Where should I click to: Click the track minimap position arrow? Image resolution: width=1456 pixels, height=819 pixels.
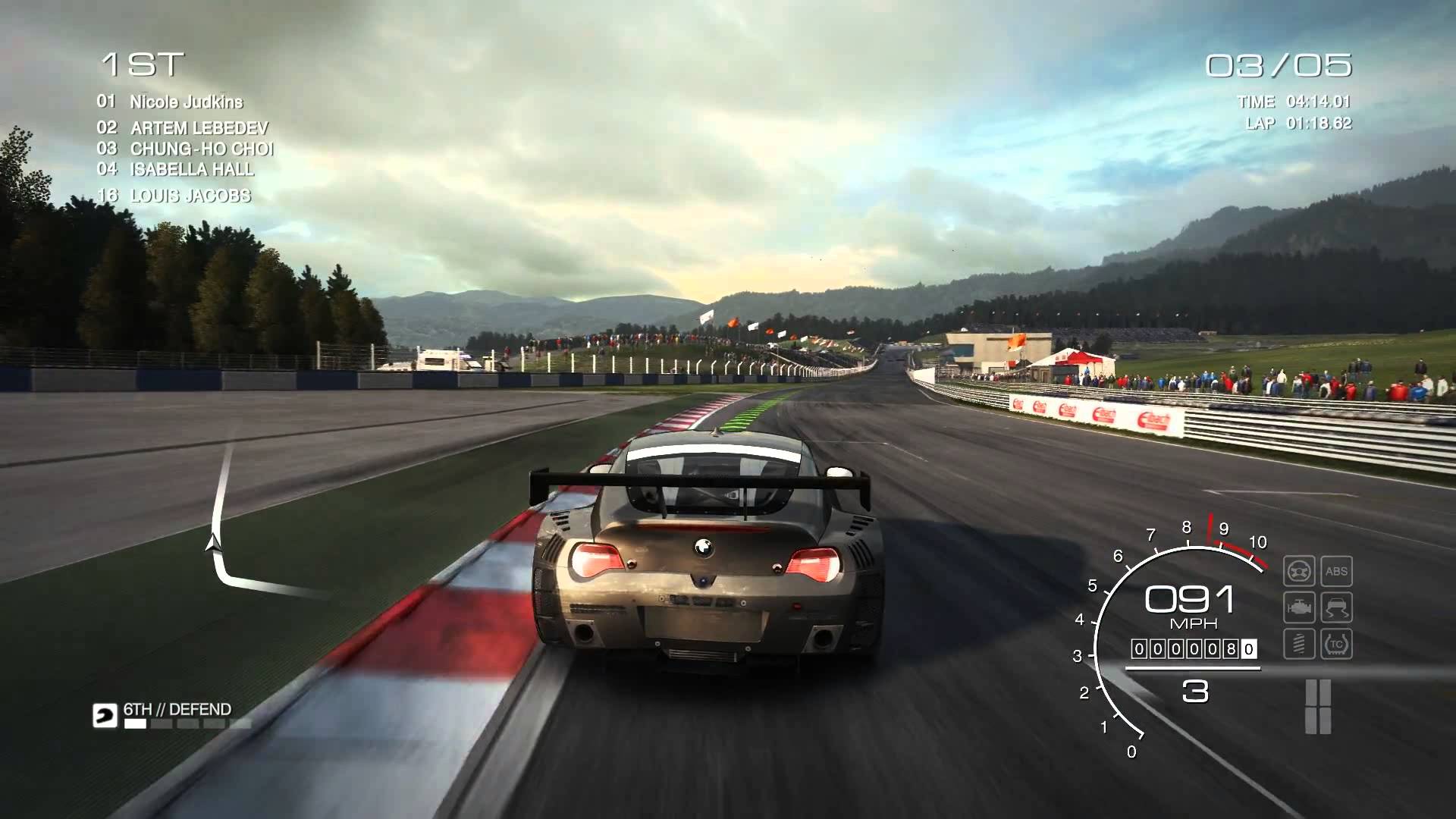click(x=215, y=541)
